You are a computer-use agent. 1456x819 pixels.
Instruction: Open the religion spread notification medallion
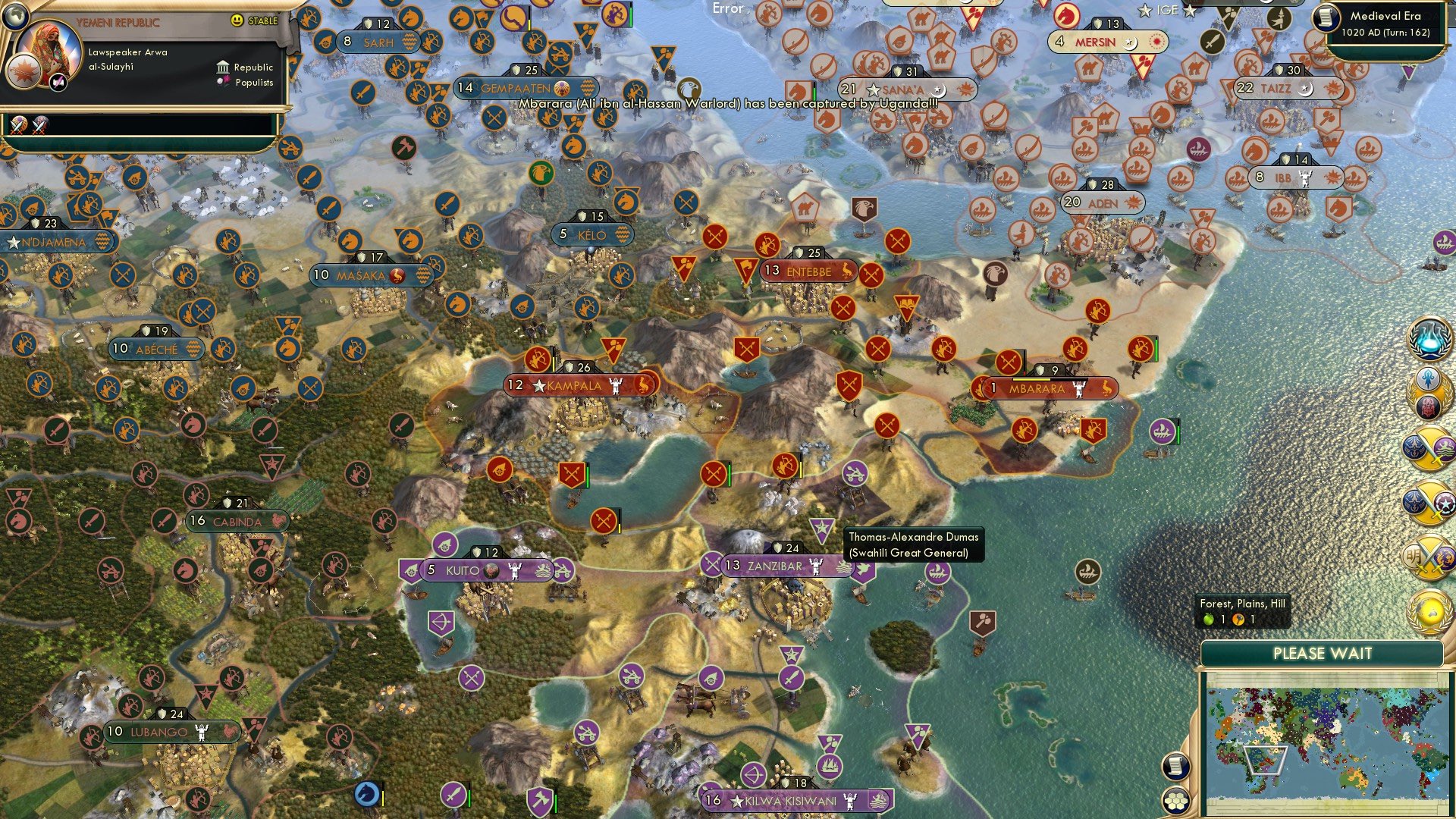pos(1426,392)
